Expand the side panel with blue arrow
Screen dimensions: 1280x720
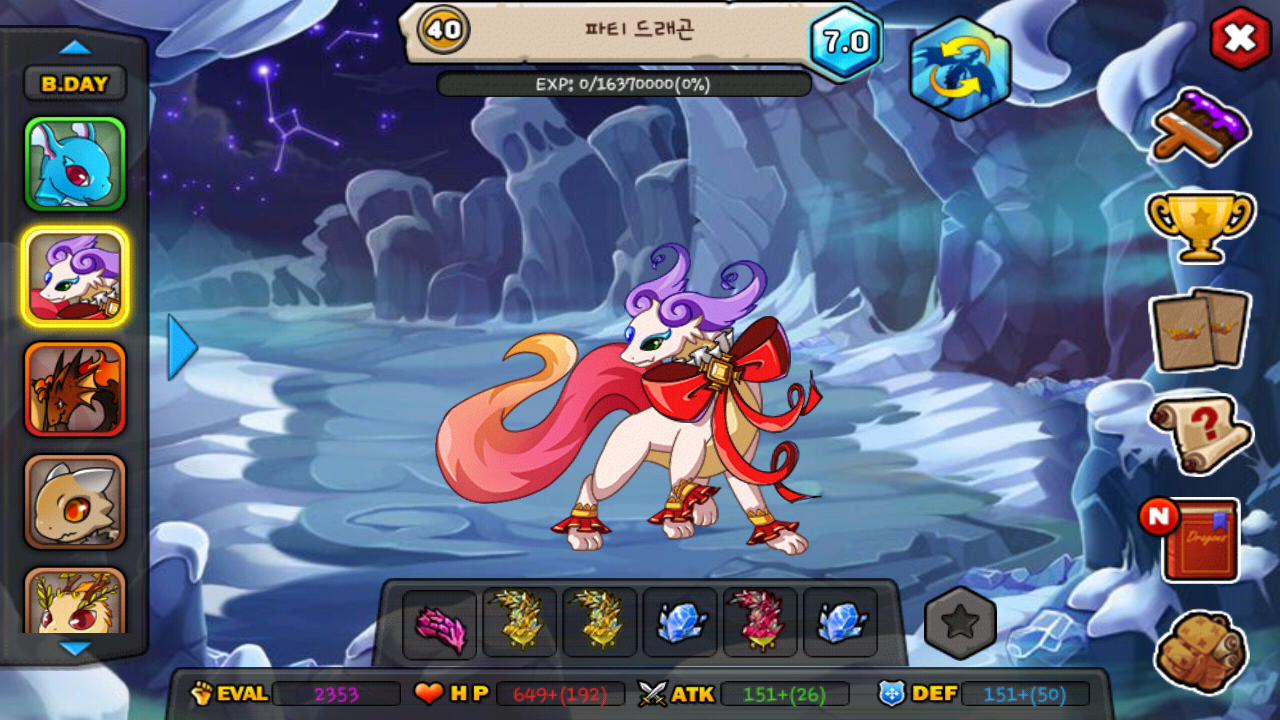pos(181,347)
